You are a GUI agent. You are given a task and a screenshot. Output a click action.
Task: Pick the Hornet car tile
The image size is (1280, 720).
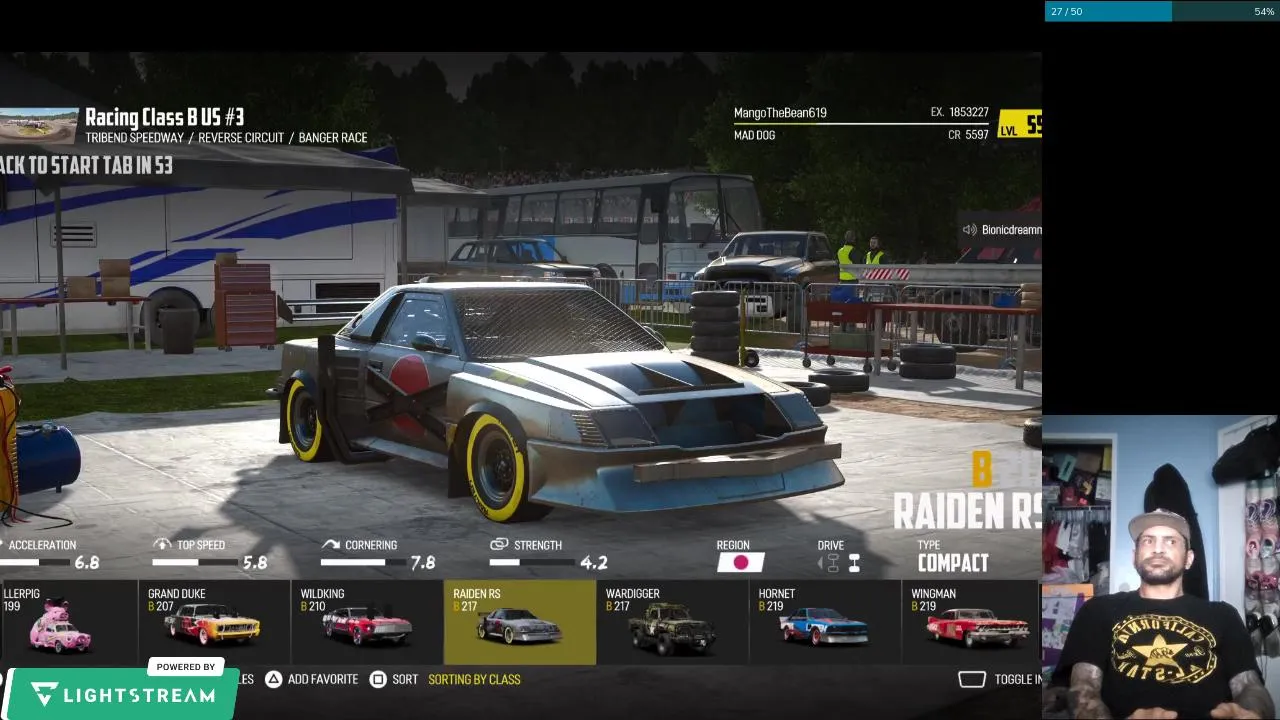pyautogui.click(x=824, y=622)
